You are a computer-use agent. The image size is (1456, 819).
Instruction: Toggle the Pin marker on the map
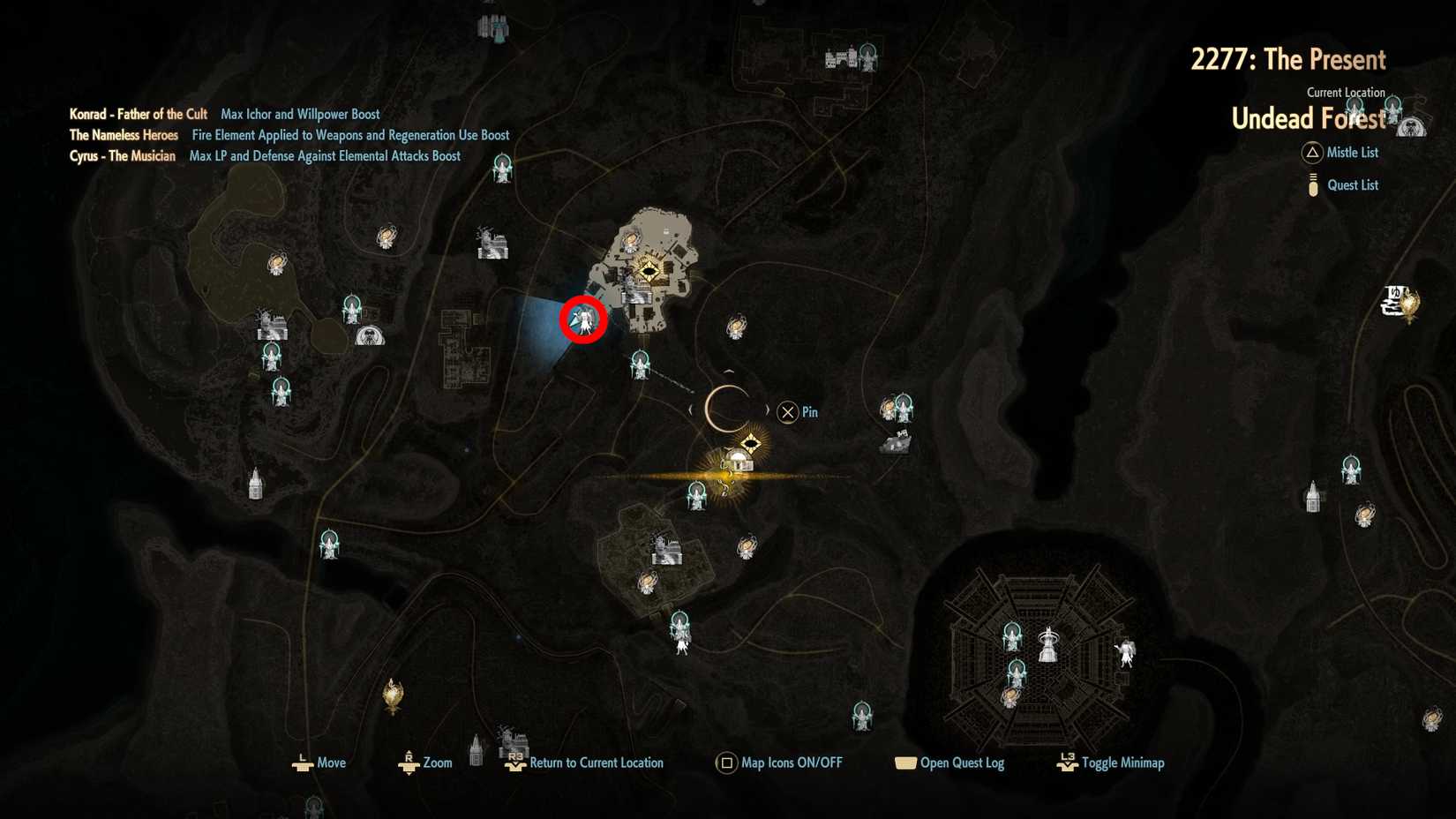pos(788,411)
